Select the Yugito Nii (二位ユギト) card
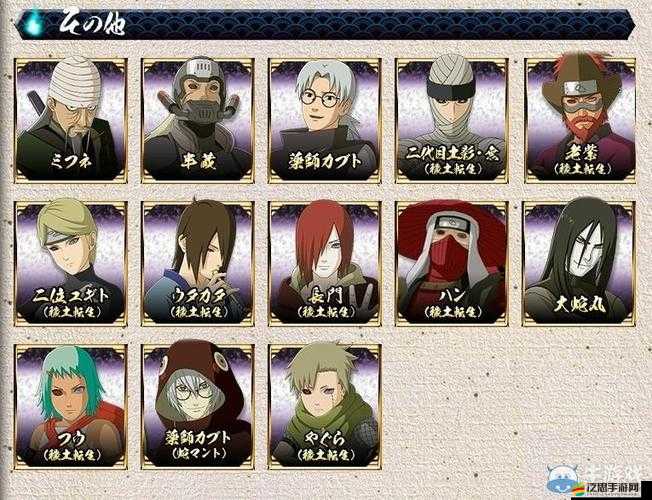 (71, 263)
